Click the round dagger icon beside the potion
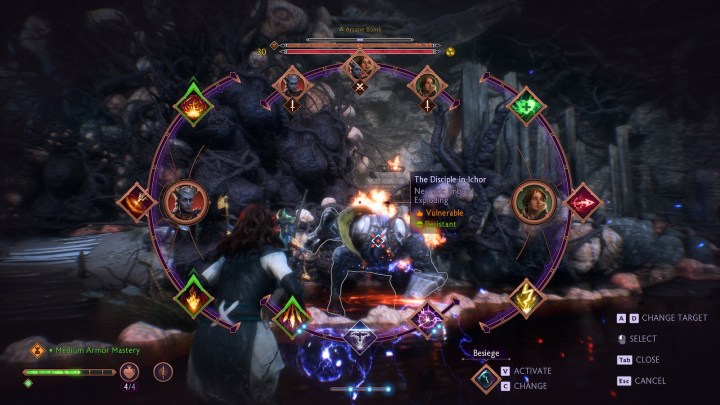The width and height of the screenshot is (720, 405). 163,372
